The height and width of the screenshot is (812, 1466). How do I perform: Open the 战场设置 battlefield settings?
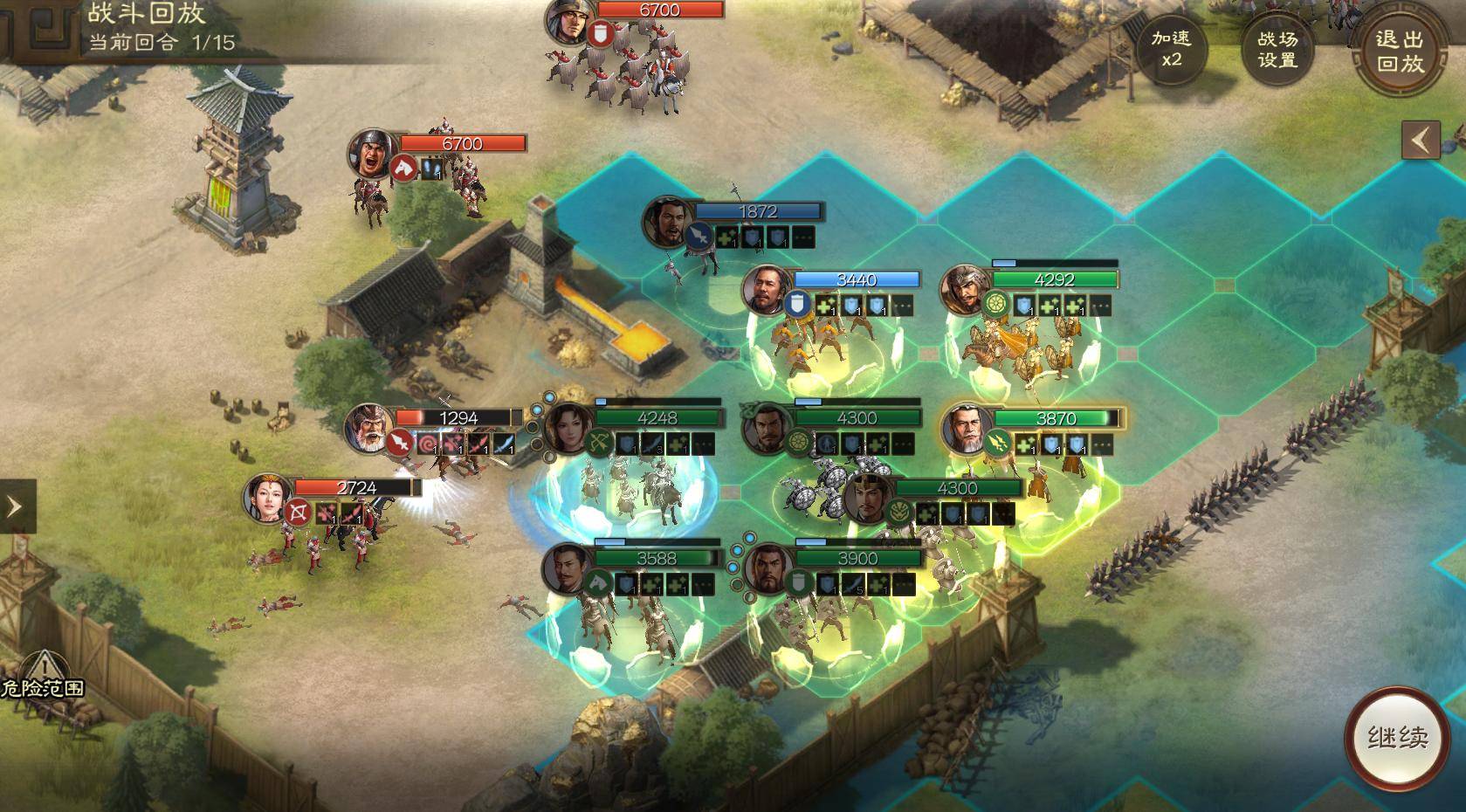(1277, 49)
